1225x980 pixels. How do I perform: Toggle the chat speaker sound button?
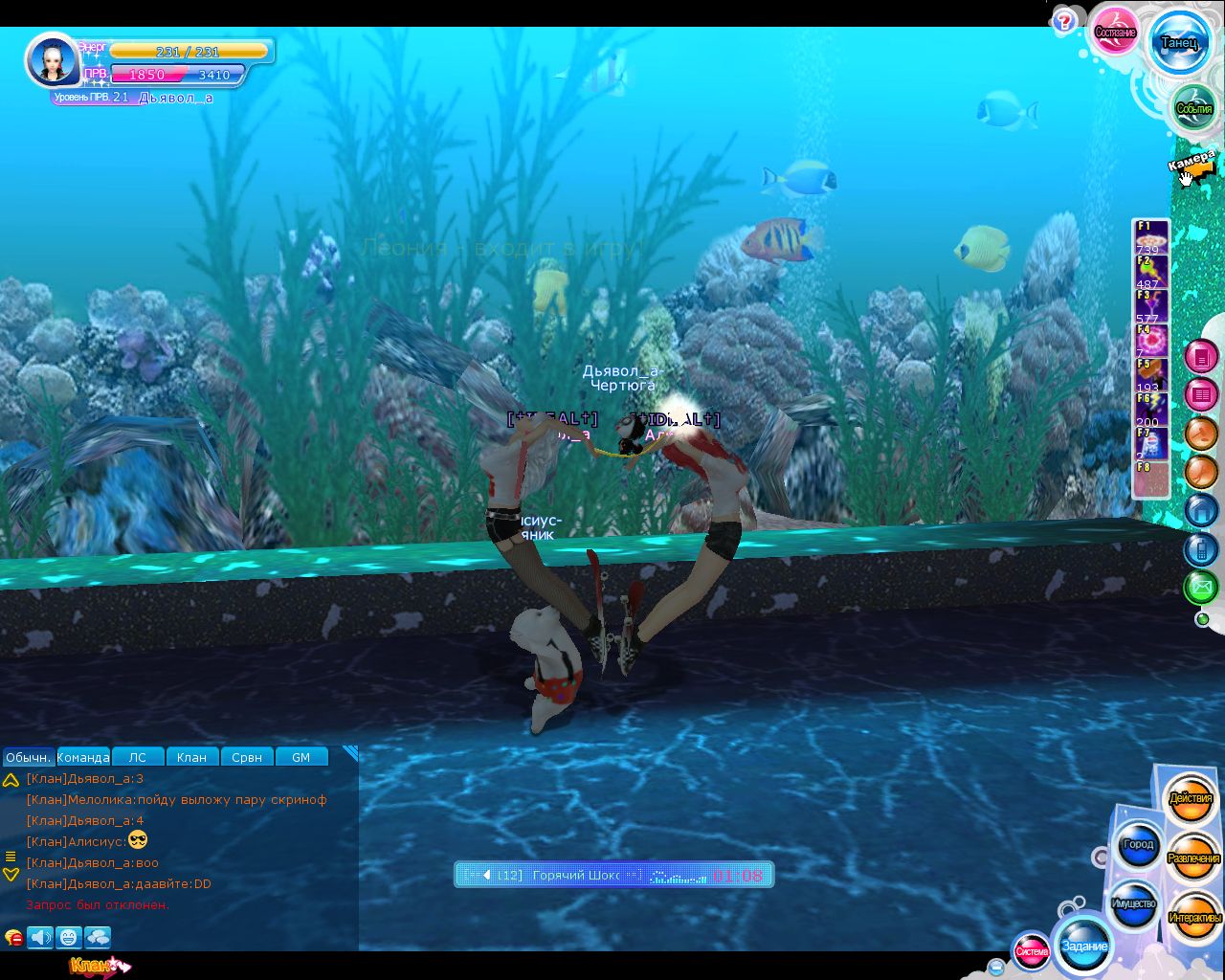(x=40, y=937)
